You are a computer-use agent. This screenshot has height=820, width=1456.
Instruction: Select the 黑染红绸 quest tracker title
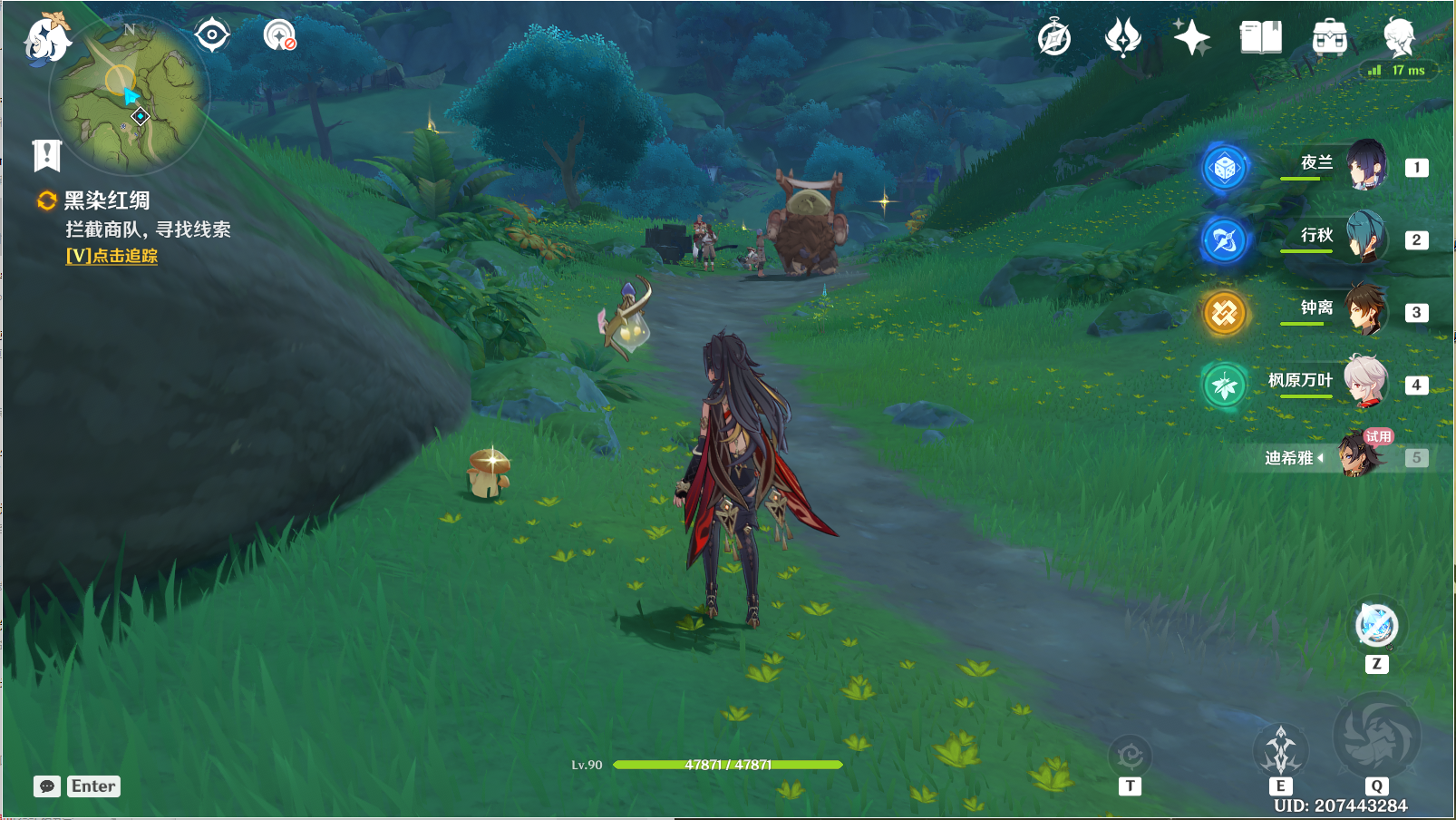pos(106,200)
